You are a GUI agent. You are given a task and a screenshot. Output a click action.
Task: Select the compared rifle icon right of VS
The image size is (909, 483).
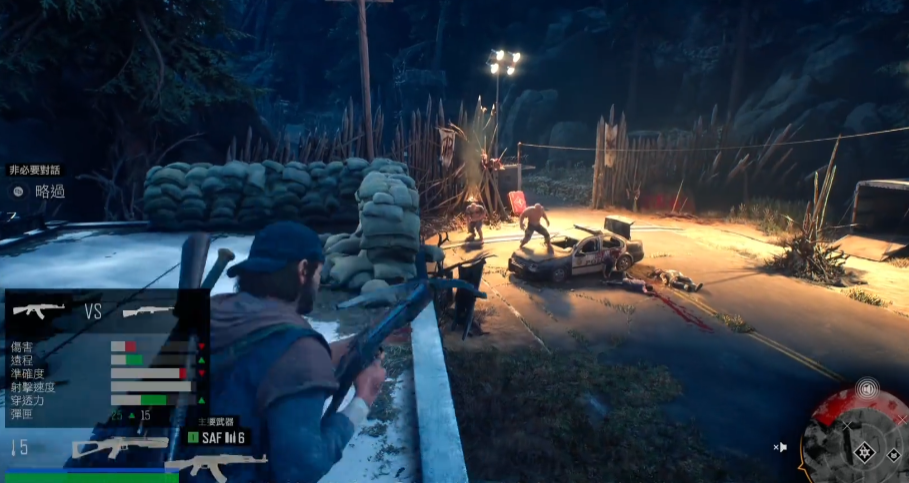tap(148, 311)
